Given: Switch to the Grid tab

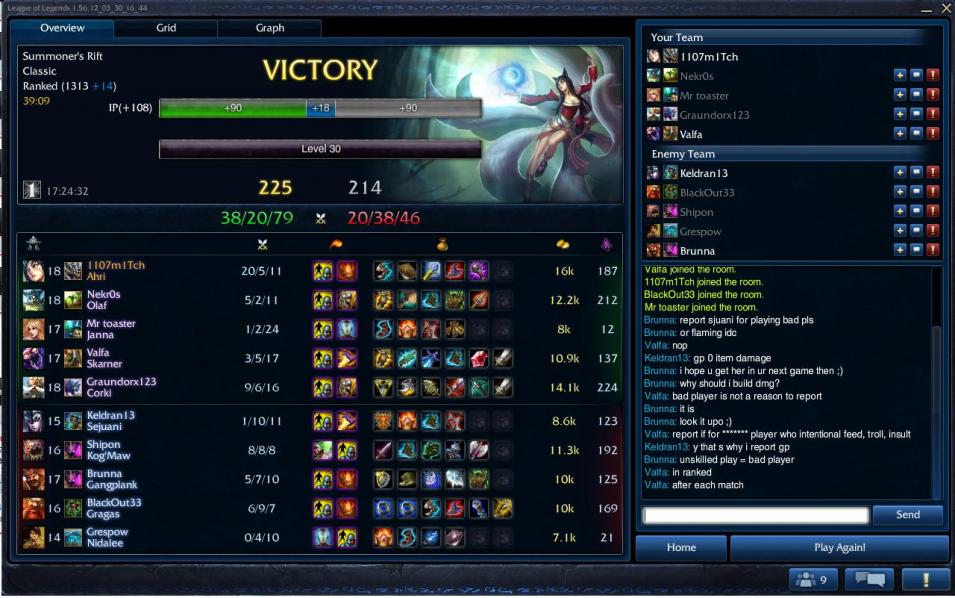Looking at the screenshot, I should click(x=166, y=28).
